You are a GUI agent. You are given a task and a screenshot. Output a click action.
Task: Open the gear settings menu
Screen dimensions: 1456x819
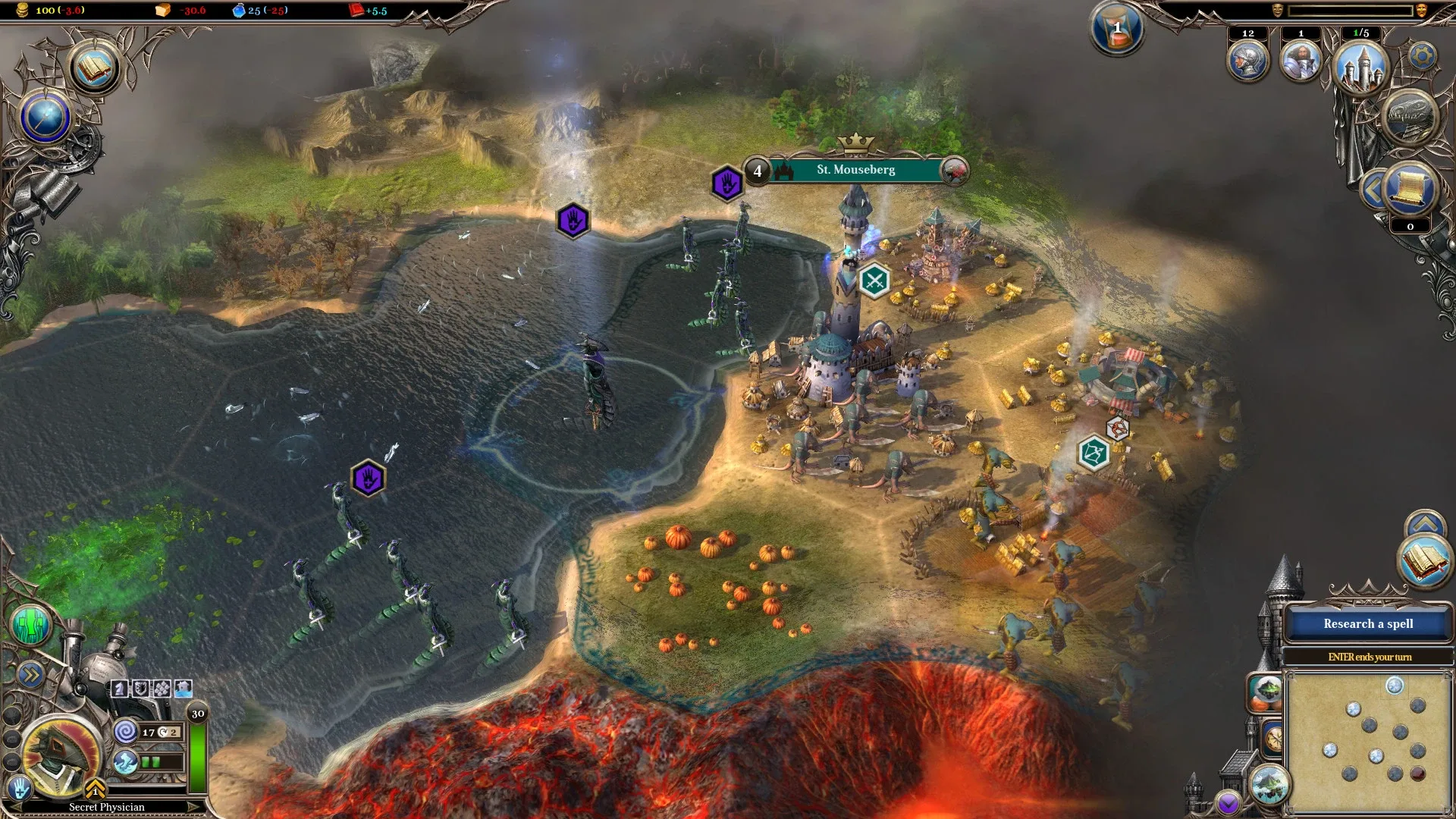(1423, 56)
